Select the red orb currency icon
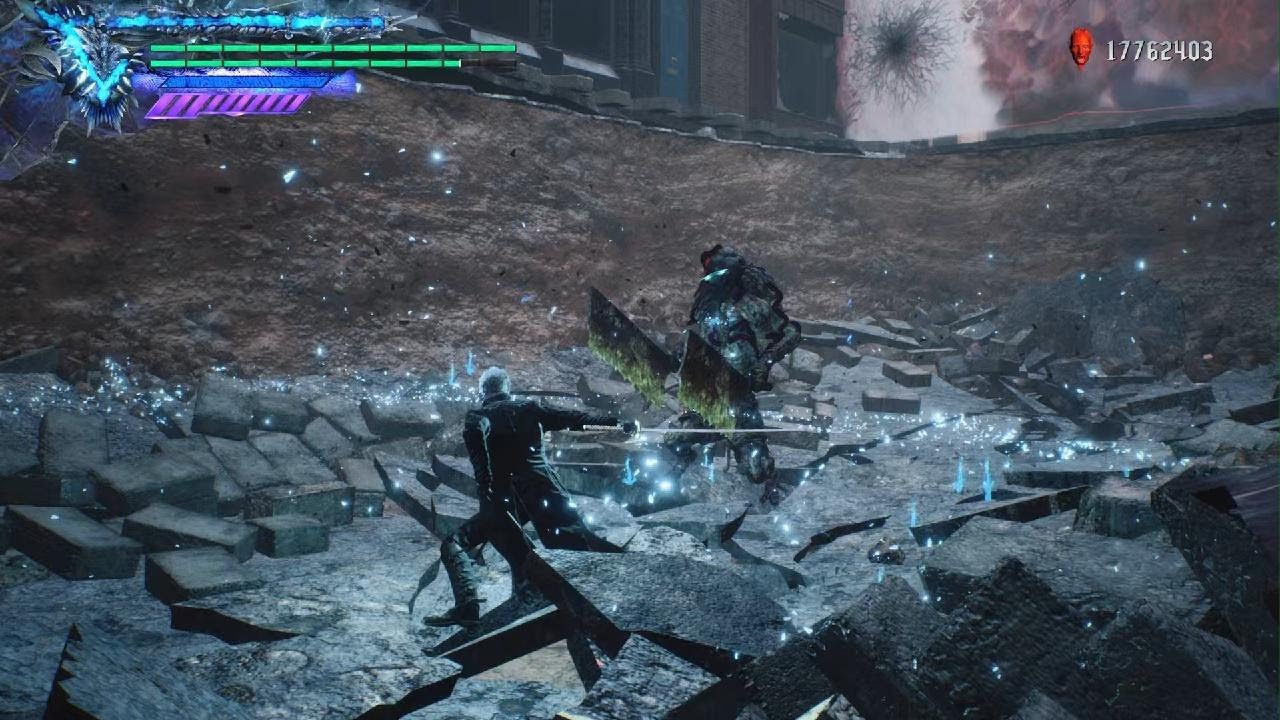Image resolution: width=1280 pixels, height=720 pixels. [1080, 47]
